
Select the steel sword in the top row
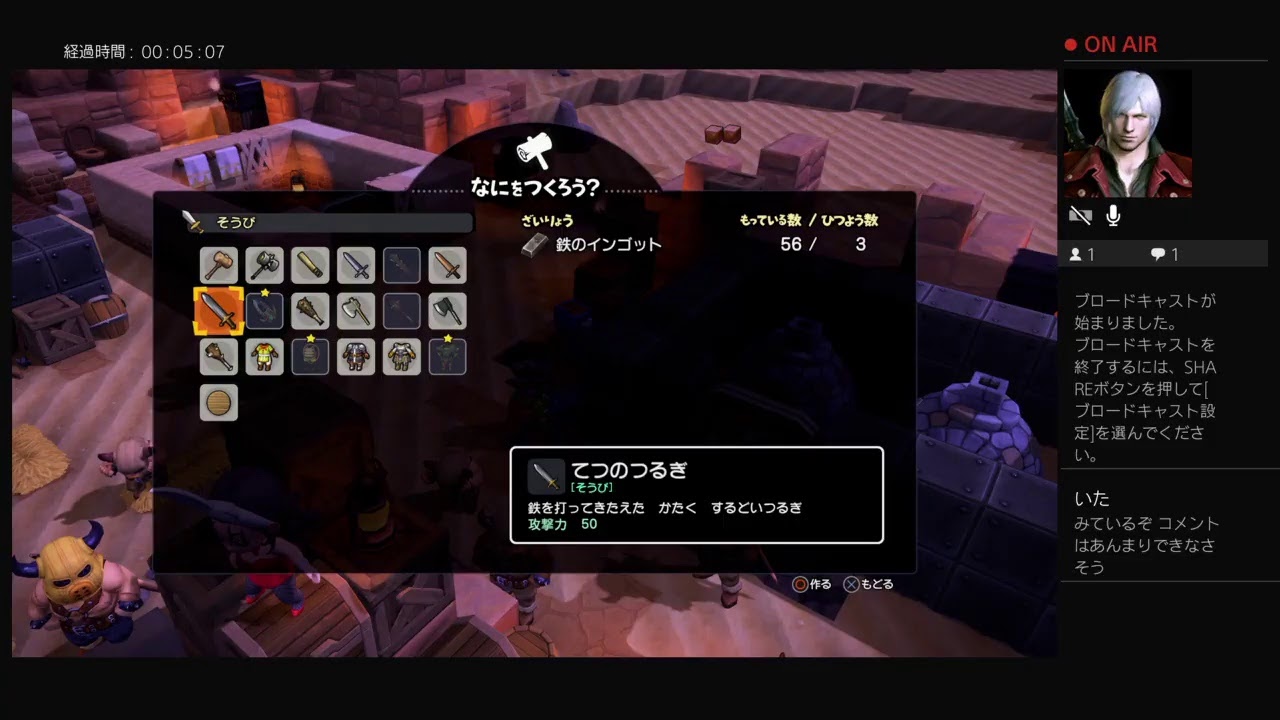click(356, 265)
